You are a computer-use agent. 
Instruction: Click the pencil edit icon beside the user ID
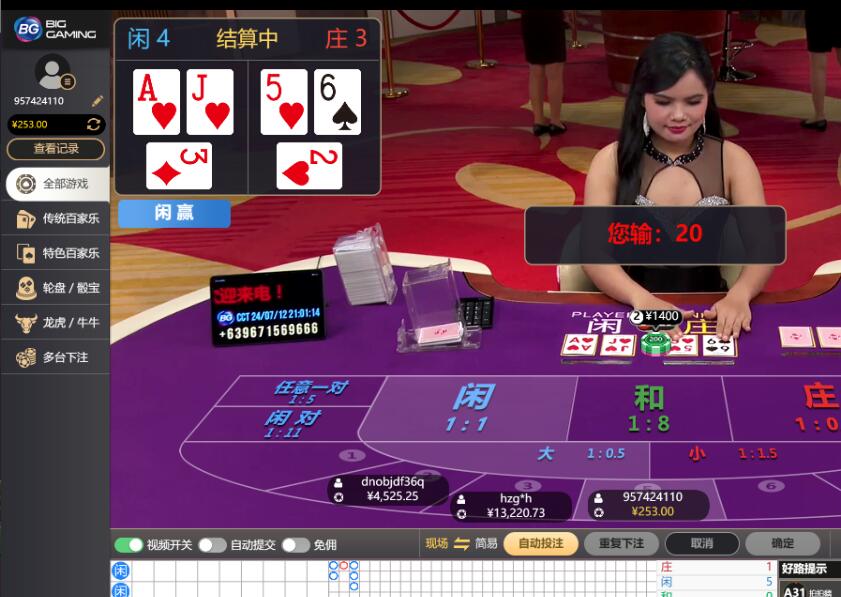[97, 101]
